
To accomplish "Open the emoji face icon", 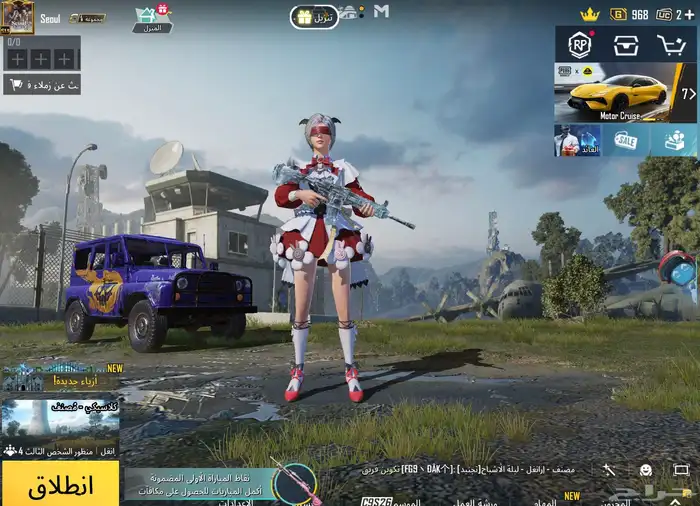I will tap(646, 469).
